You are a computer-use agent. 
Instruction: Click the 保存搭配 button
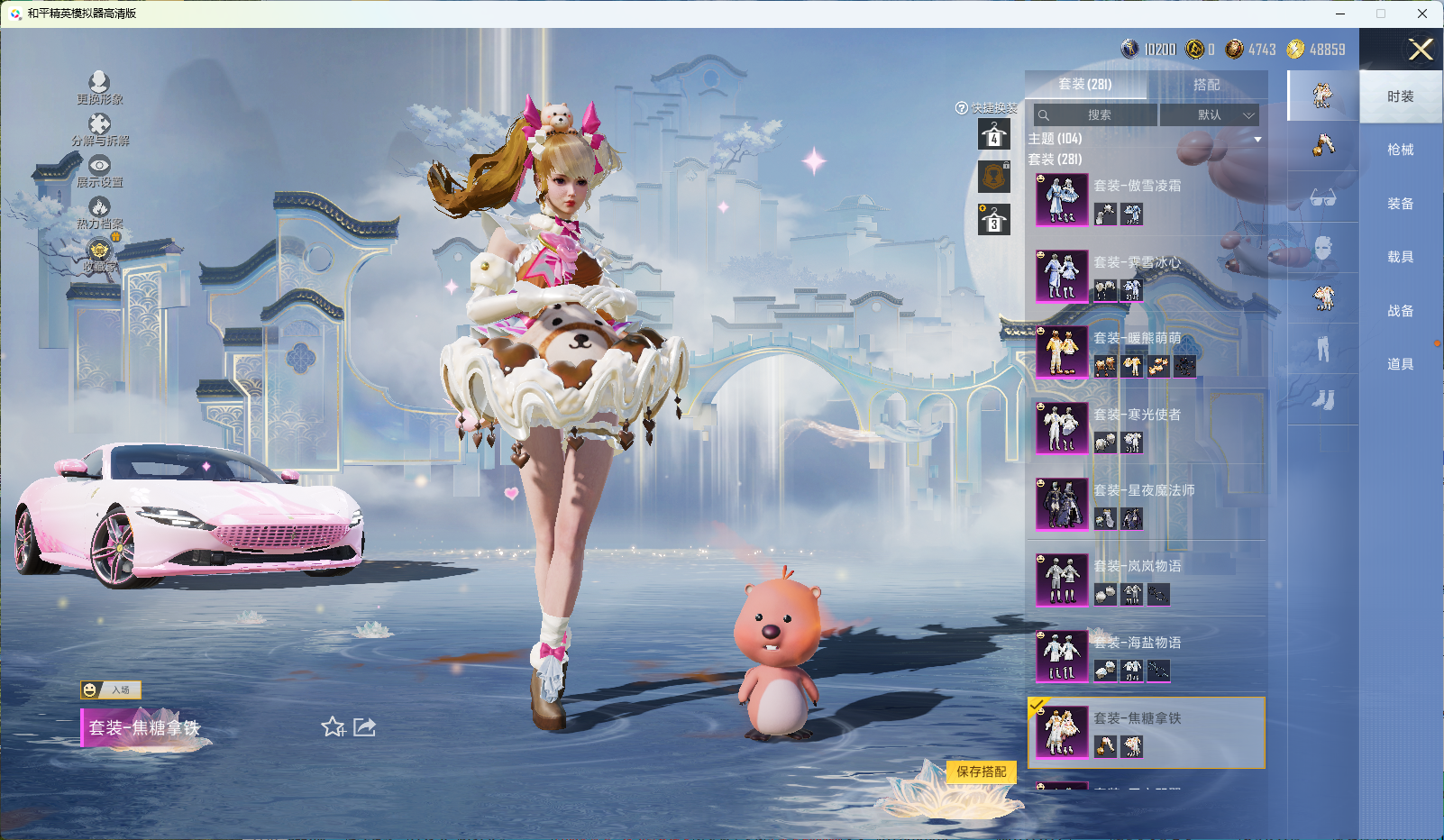[x=981, y=772]
